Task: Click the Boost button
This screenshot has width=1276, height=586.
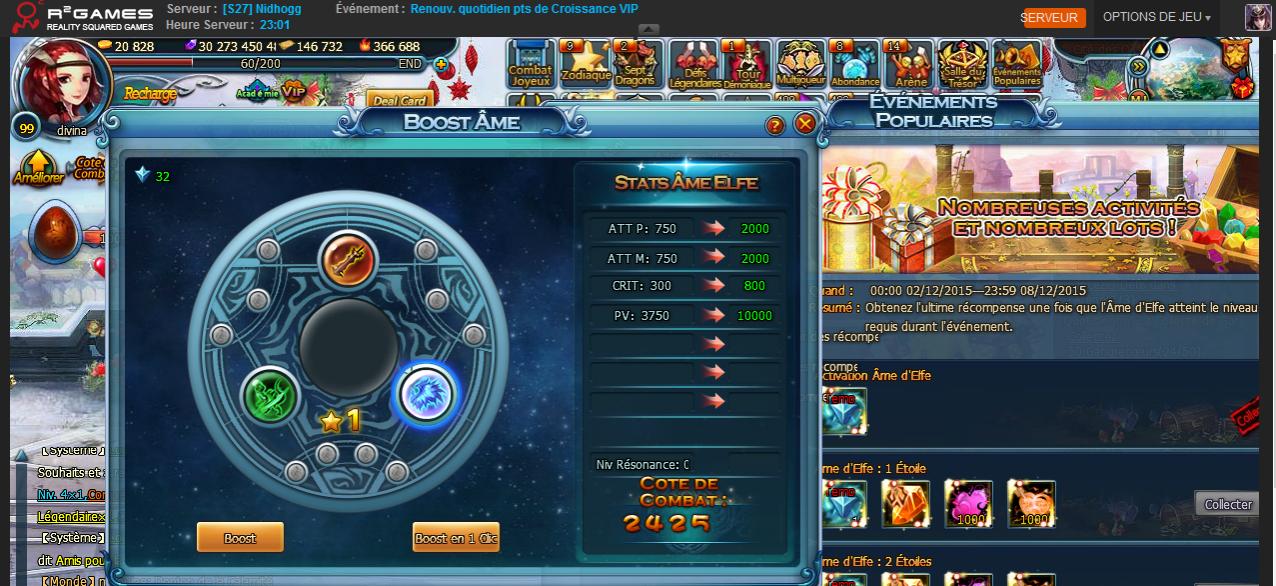Action: [x=240, y=537]
